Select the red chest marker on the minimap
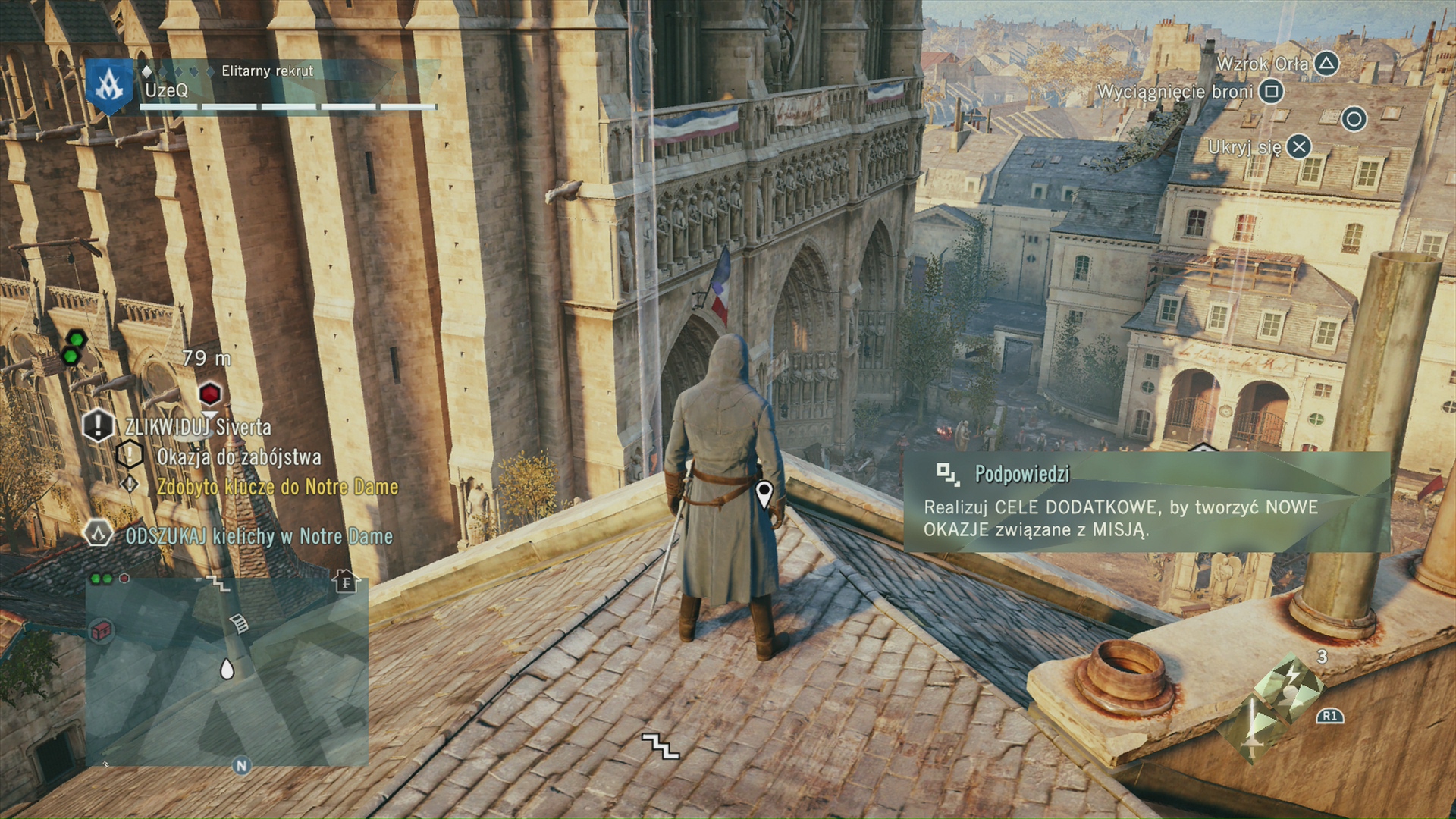1456x819 pixels. point(102,630)
